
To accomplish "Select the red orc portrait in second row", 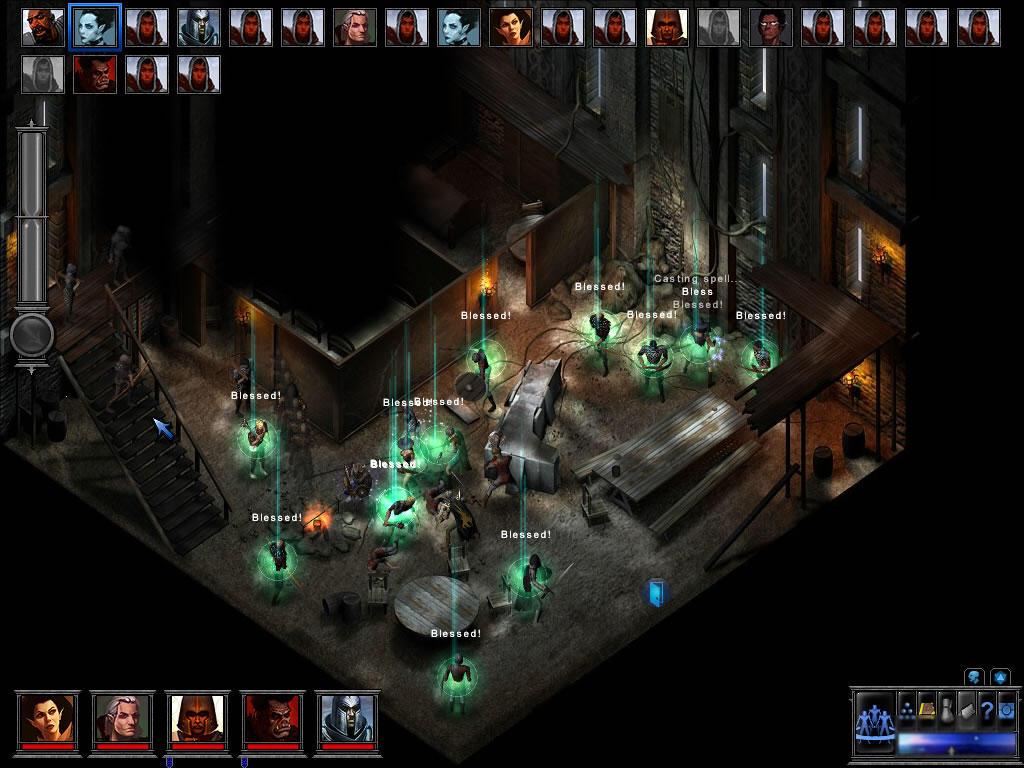I will coord(95,74).
